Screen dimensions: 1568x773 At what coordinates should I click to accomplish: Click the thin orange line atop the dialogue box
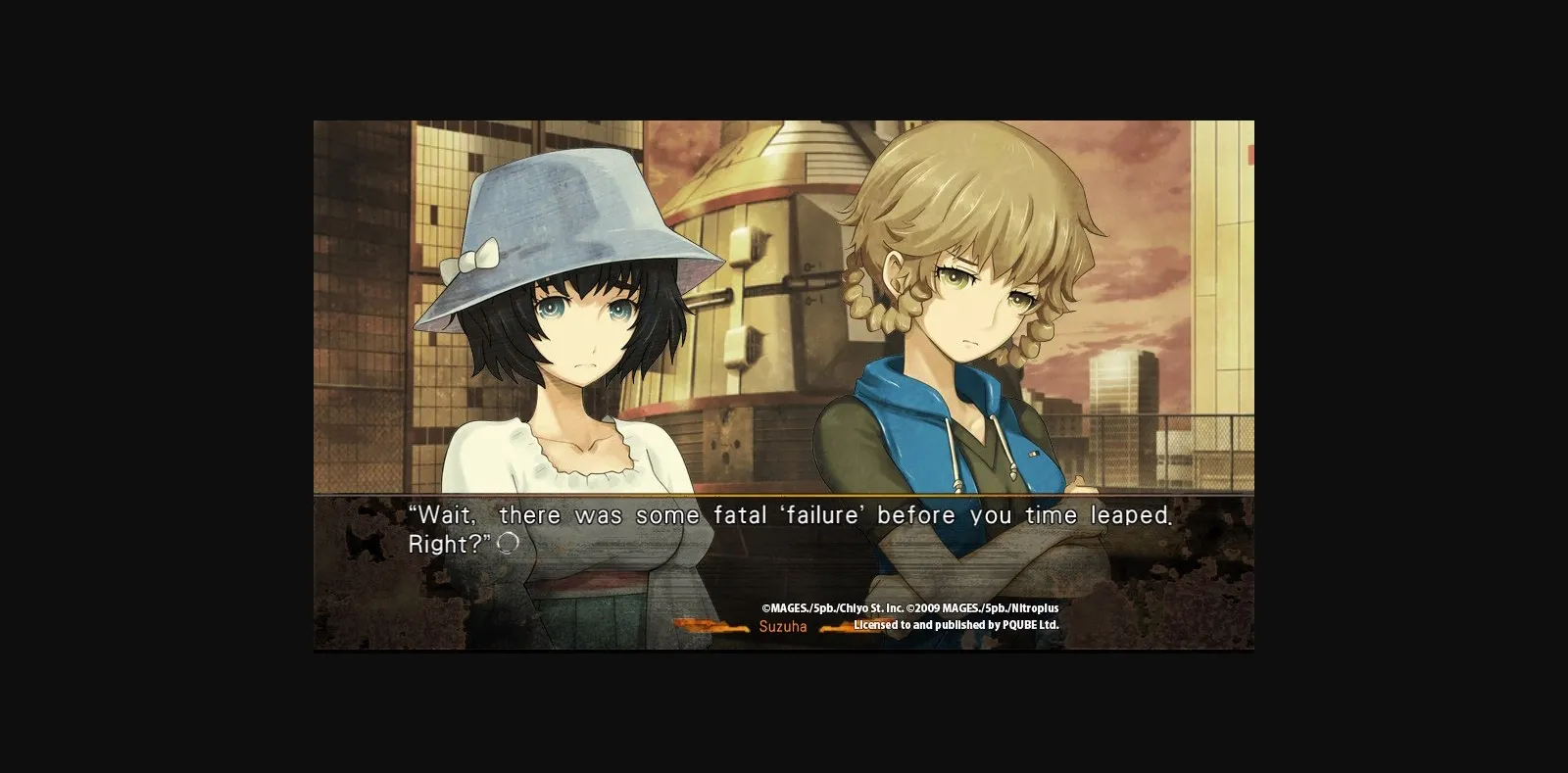point(784,498)
